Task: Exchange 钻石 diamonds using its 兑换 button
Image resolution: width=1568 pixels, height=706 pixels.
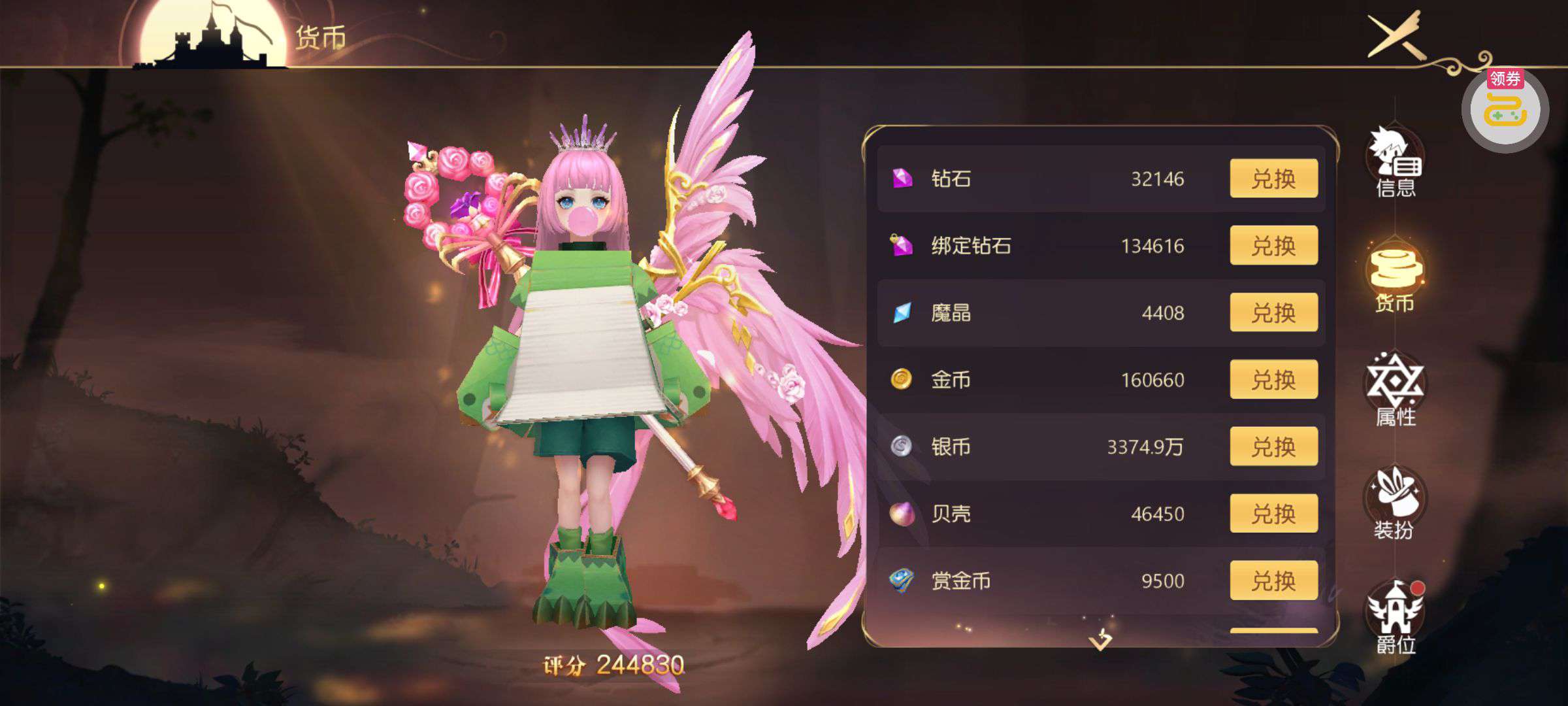Action: coord(1273,178)
